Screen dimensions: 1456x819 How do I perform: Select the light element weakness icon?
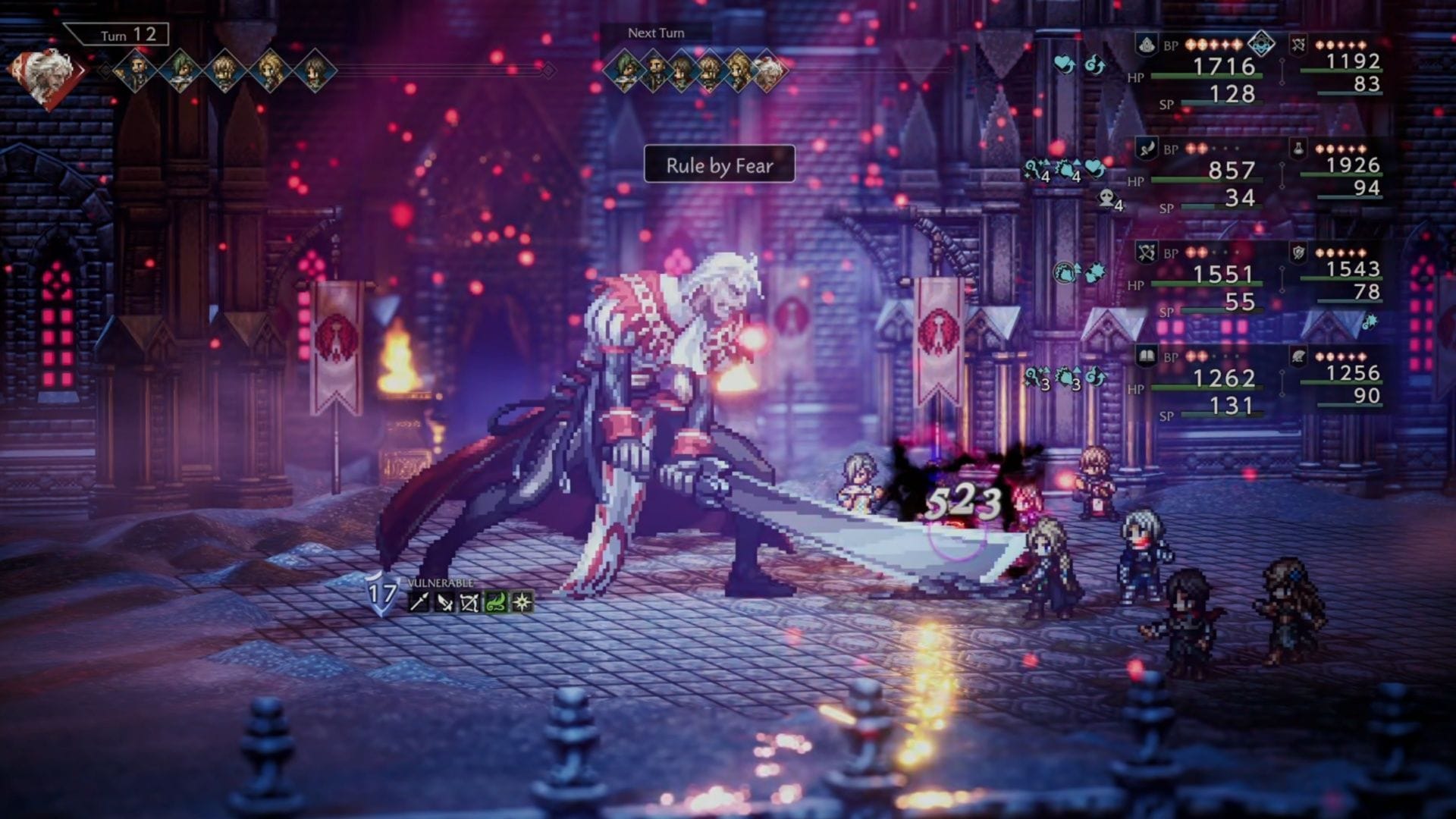522,602
